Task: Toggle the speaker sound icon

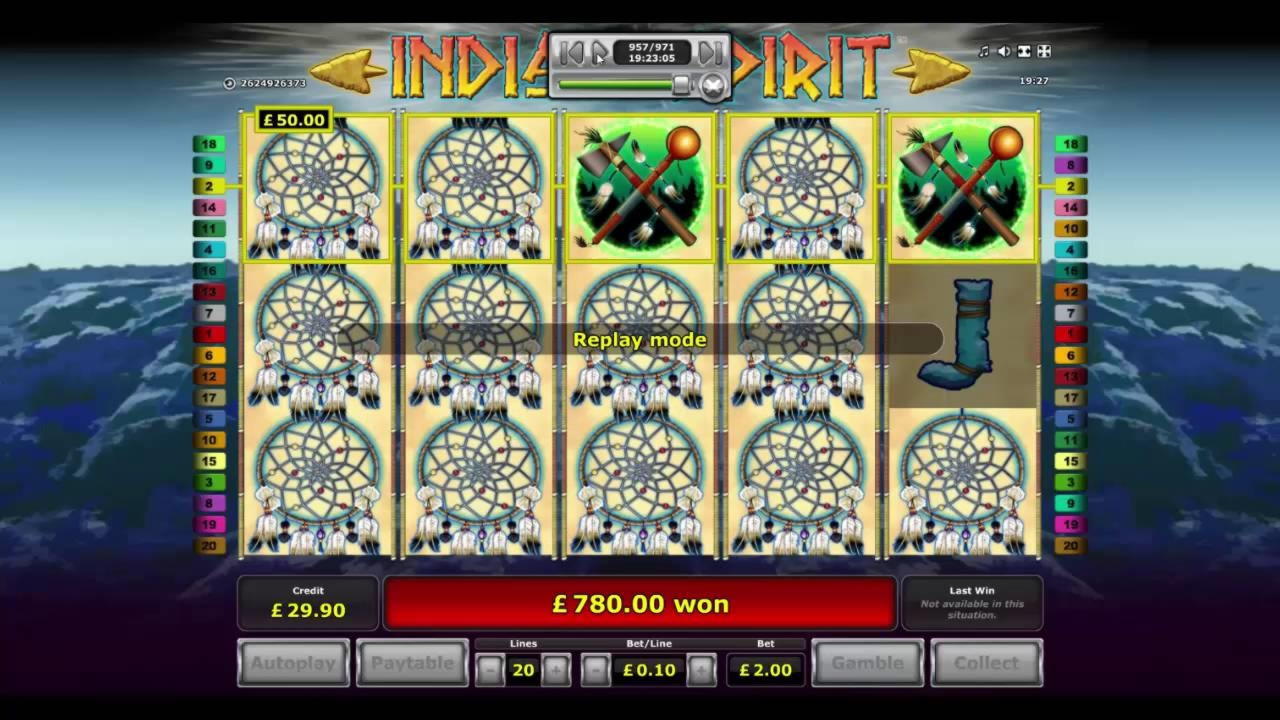Action: pyautogui.click(x=1003, y=52)
